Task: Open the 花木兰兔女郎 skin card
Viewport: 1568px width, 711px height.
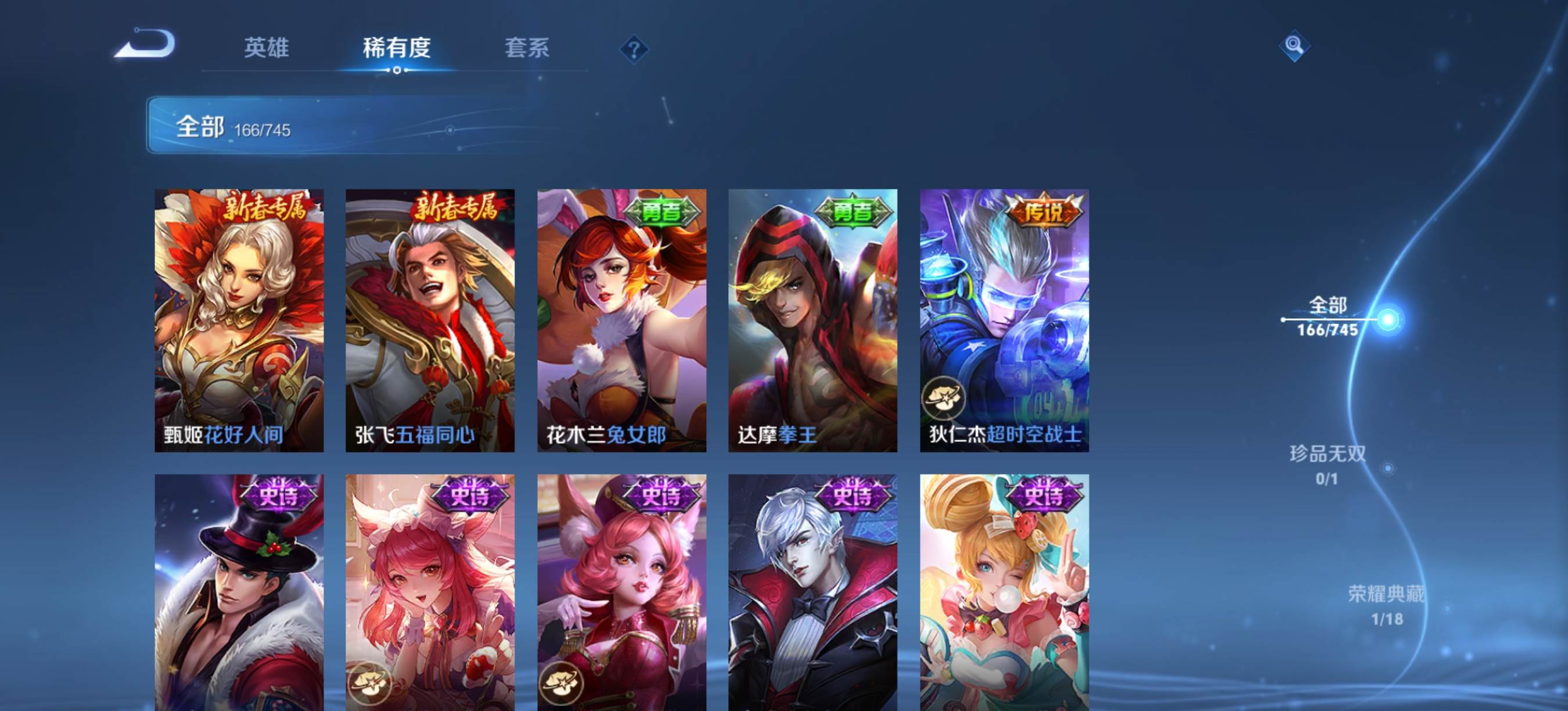Action: (x=621, y=320)
